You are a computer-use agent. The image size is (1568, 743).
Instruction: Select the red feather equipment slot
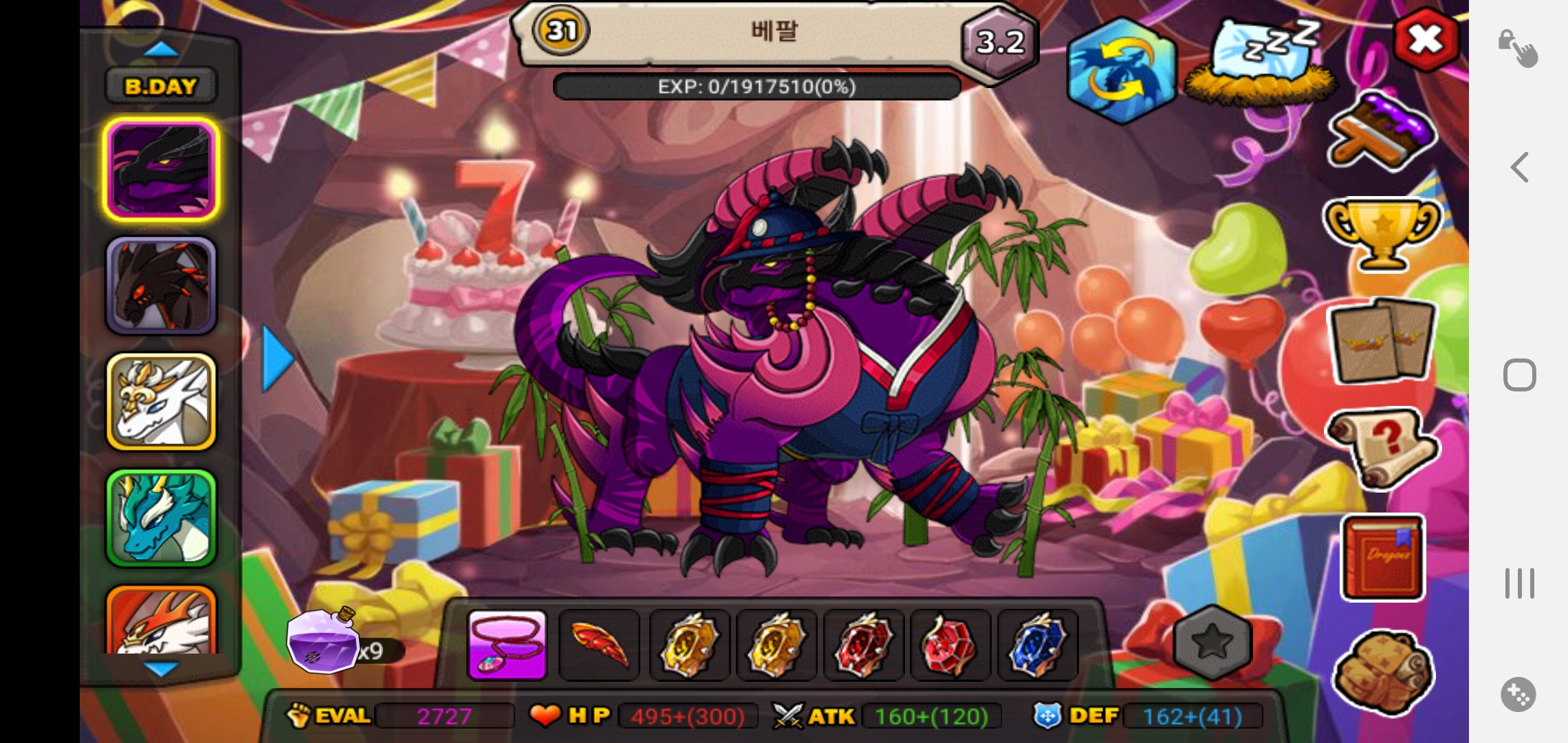tap(600, 645)
